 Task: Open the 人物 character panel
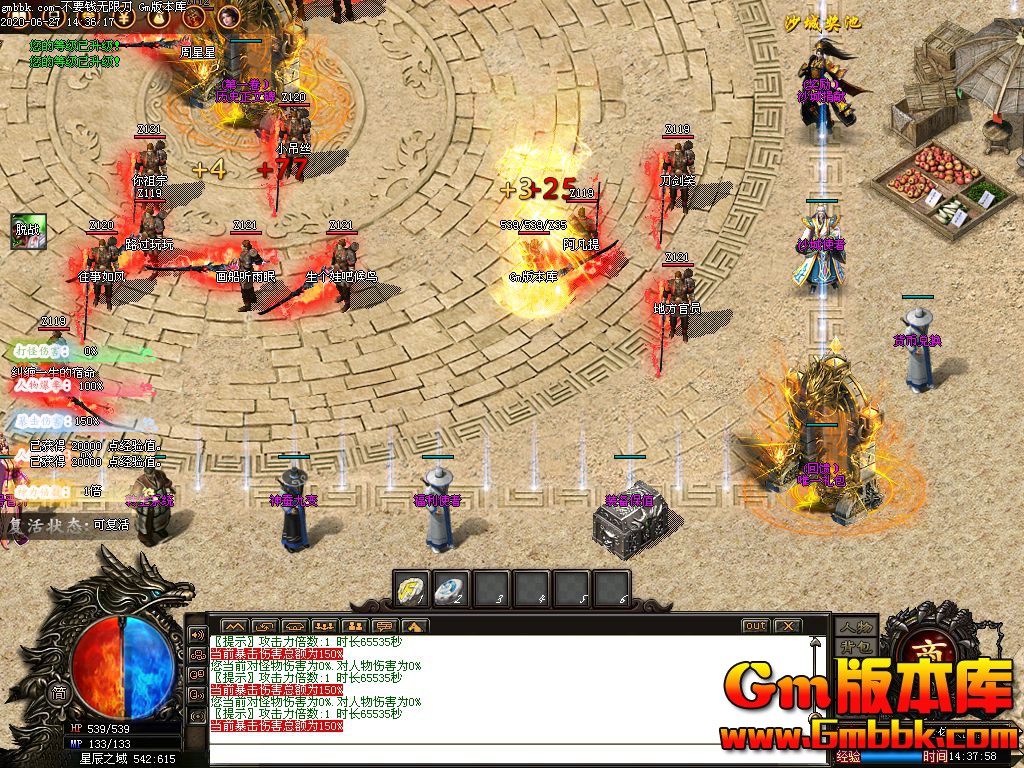856,627
